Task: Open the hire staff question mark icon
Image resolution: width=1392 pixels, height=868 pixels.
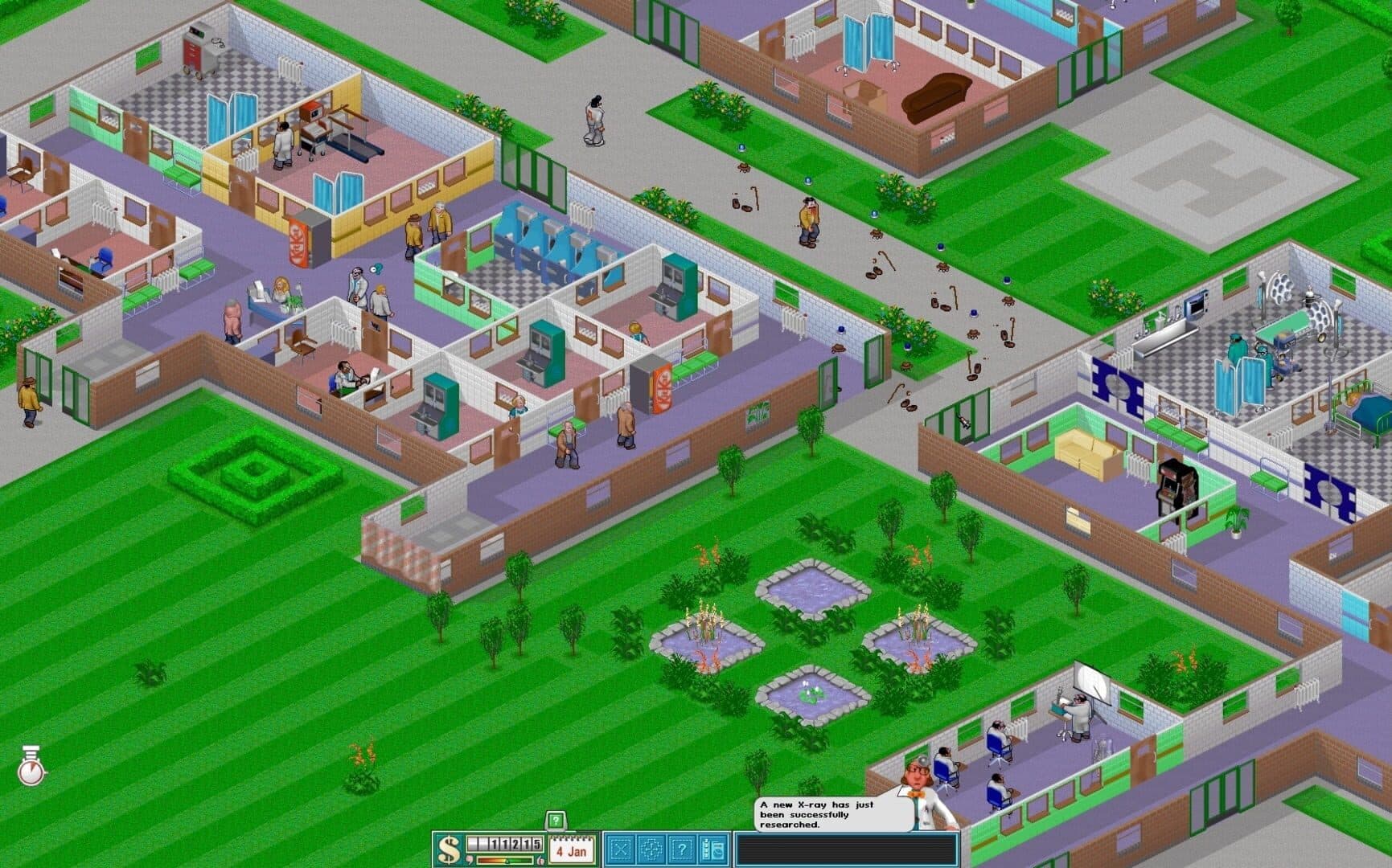Action: 681,847
